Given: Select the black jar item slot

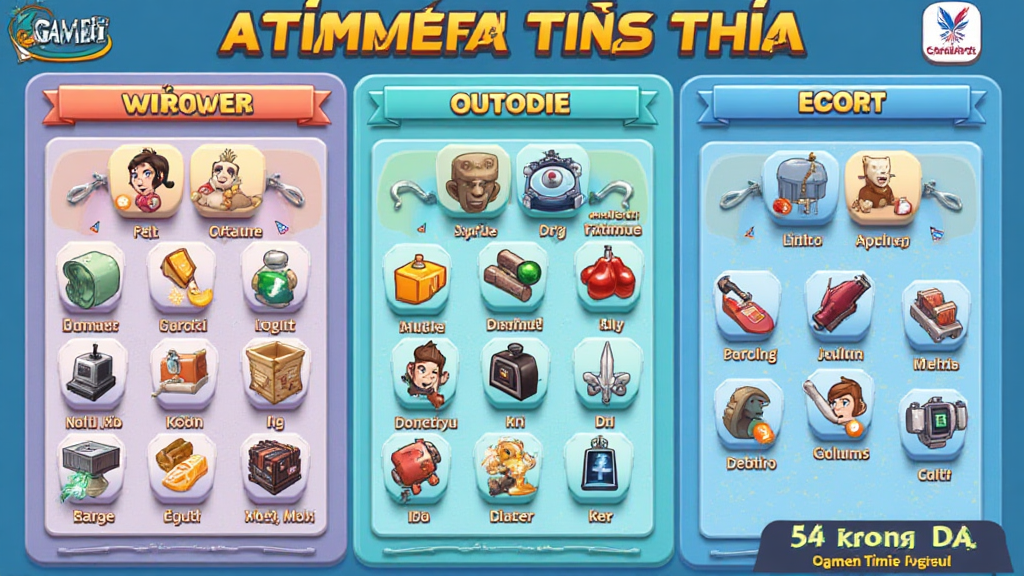Looking at the screenshot, I should (x=514, y=372).
